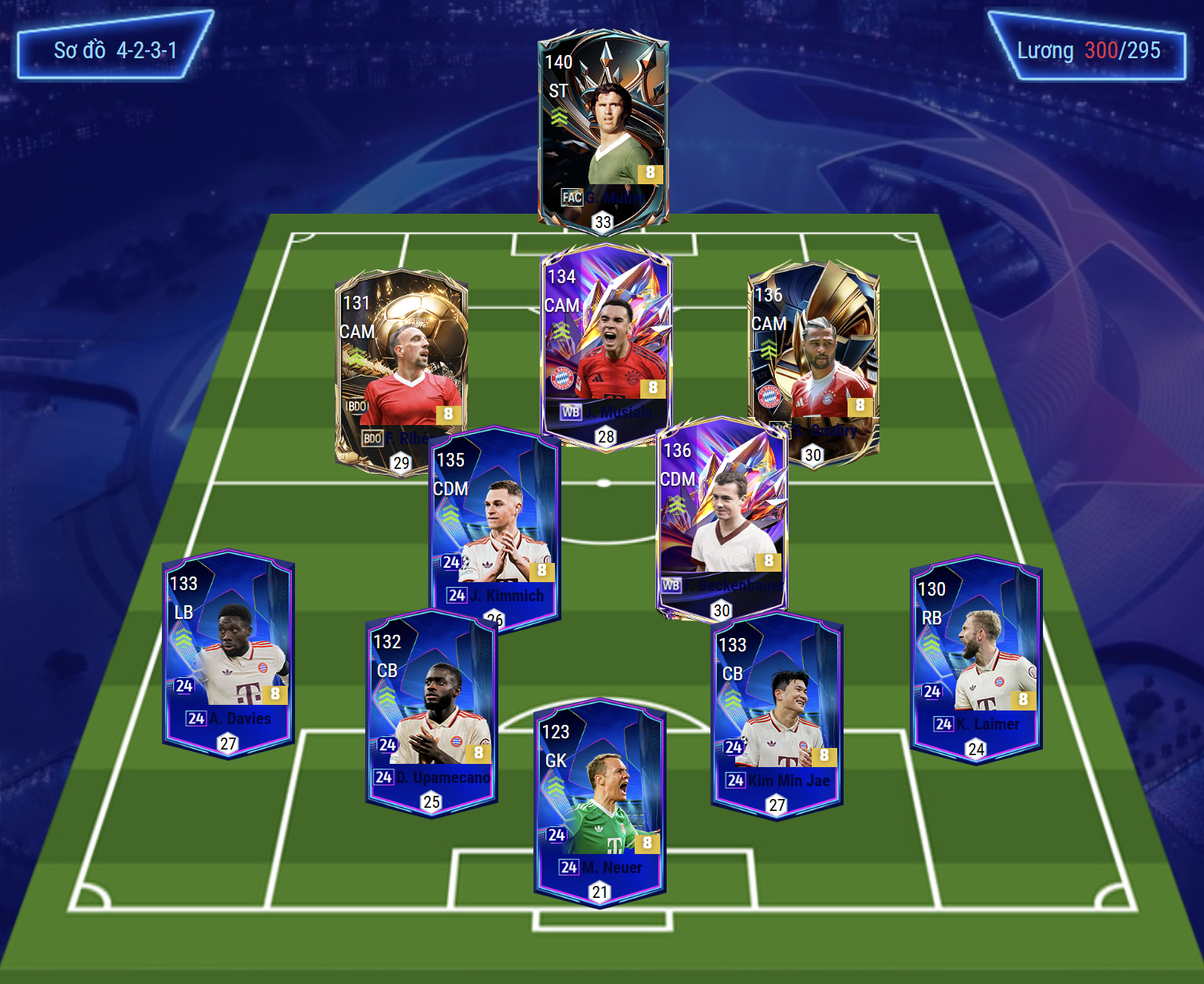The image size is (1204, 984).
Task: Choose the K. Laimer right-back card
Action: coord(976,658)
